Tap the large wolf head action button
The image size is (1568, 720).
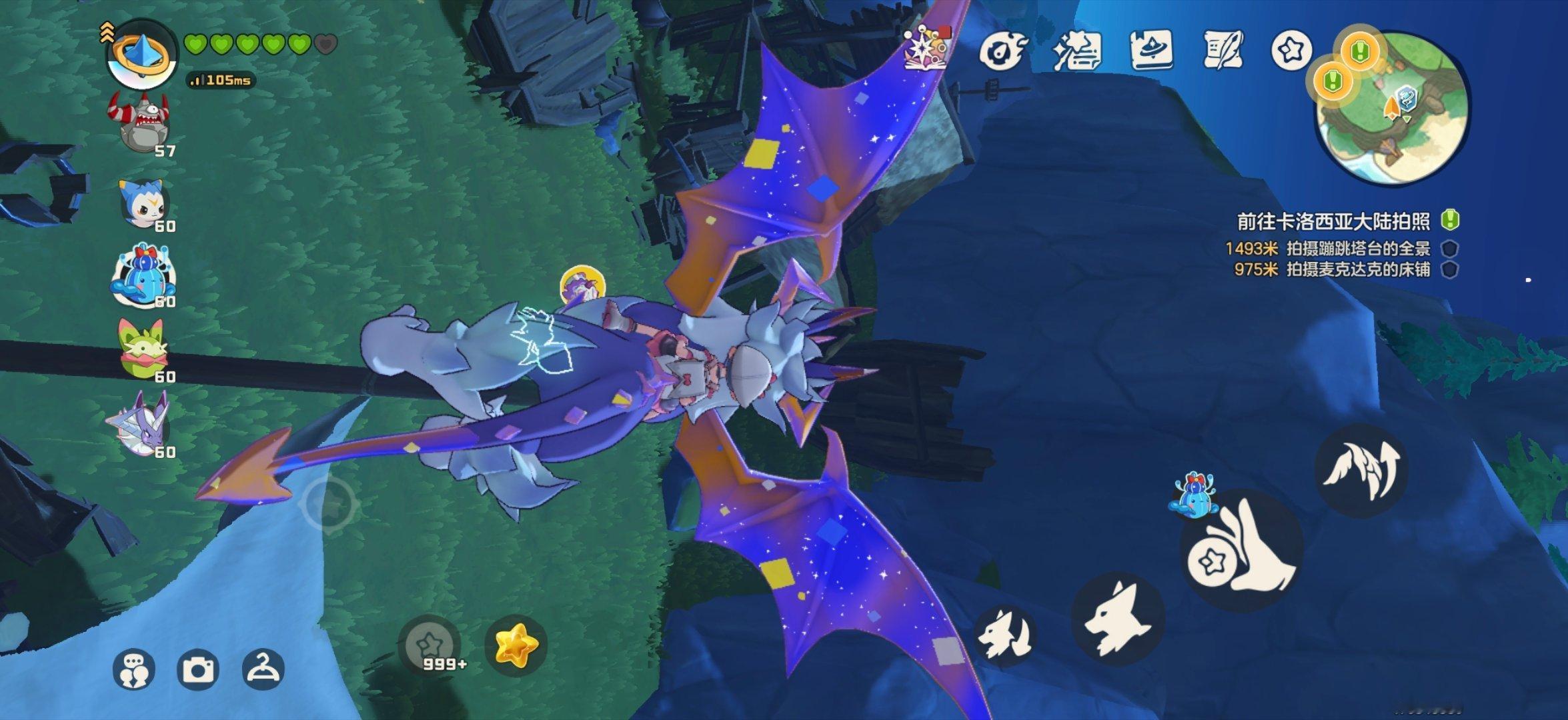click(x=1118, y=619)
